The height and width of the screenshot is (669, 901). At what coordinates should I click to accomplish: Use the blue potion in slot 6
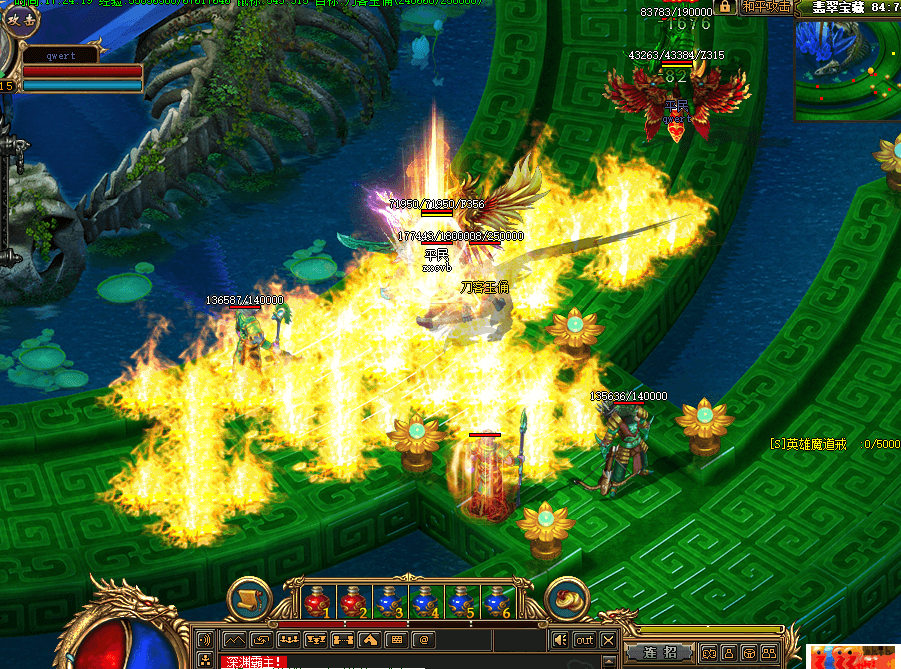pyautogui.click(x=497, y=601)
